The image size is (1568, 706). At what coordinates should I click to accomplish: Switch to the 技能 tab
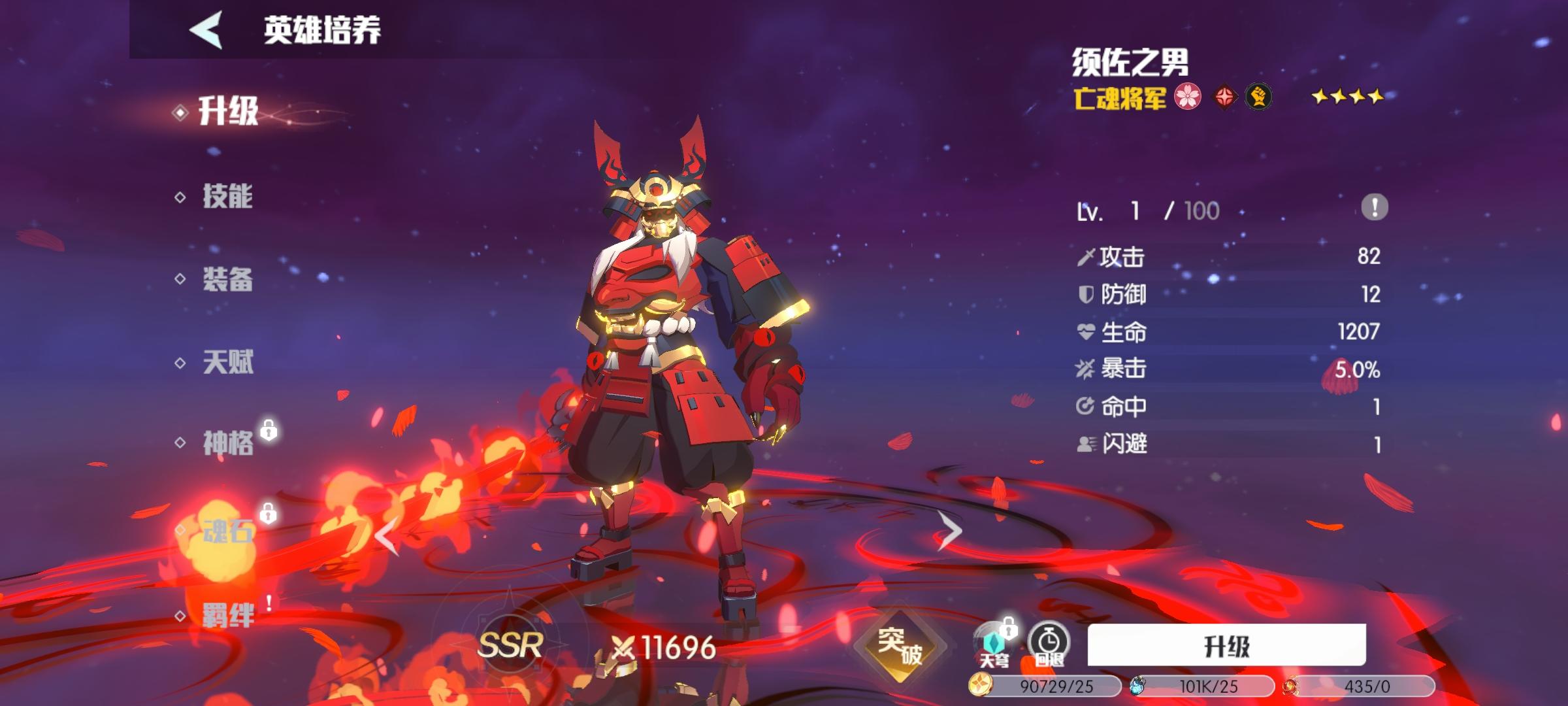(x=227, y=196)
